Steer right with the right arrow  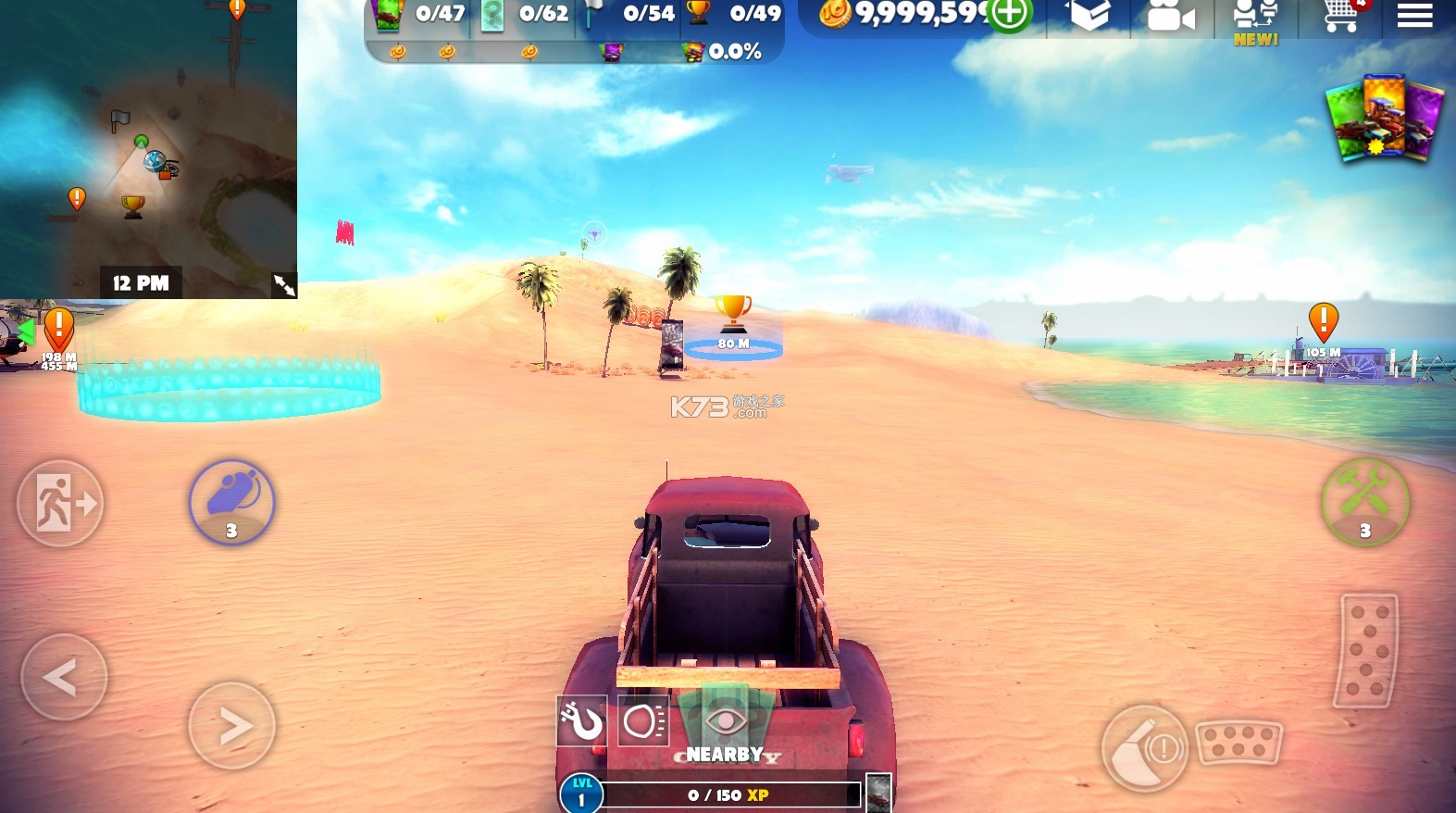[232, 726]
